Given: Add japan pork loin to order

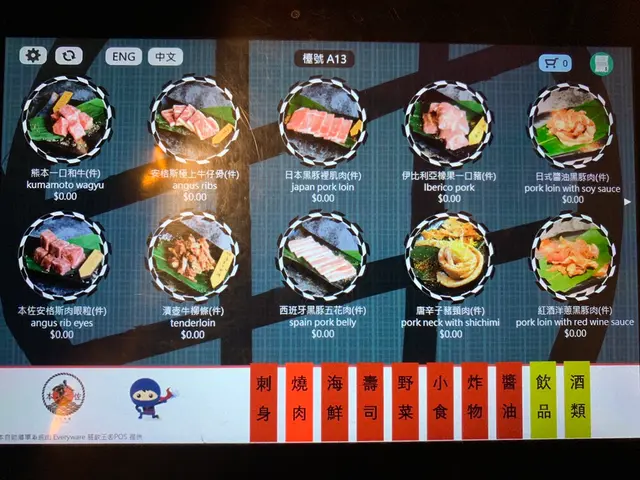Looking at the screenshot, I should tap(322, 127).
